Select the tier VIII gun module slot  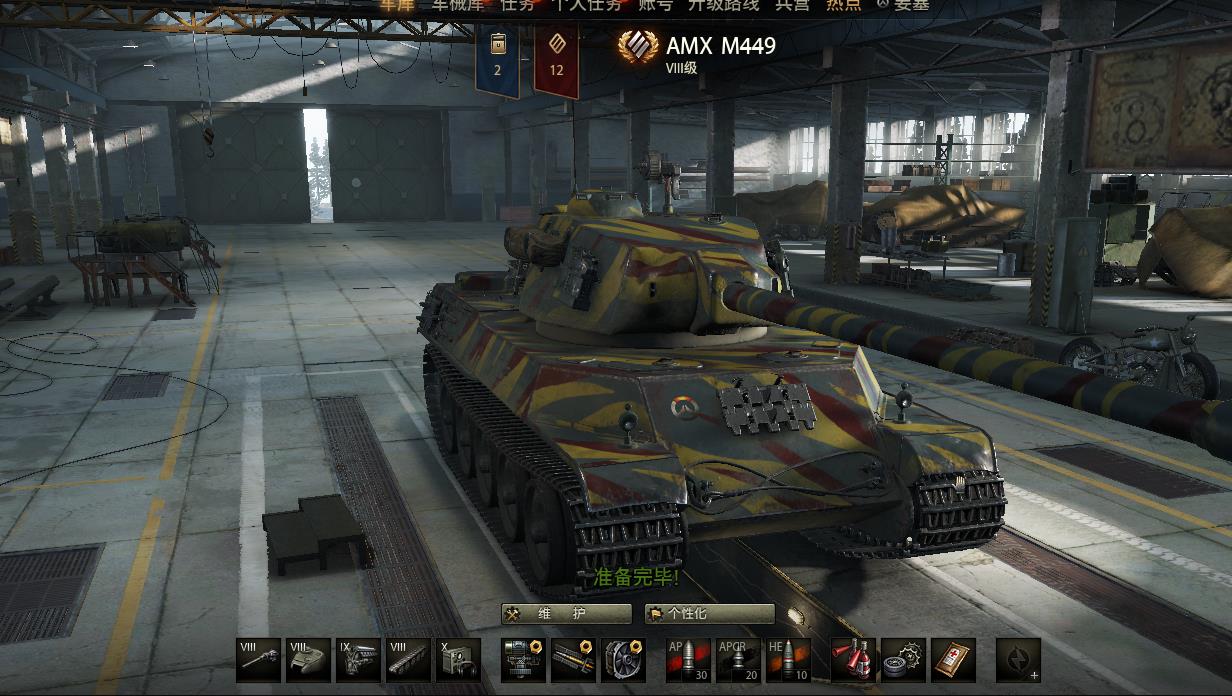tap(259, 660)
